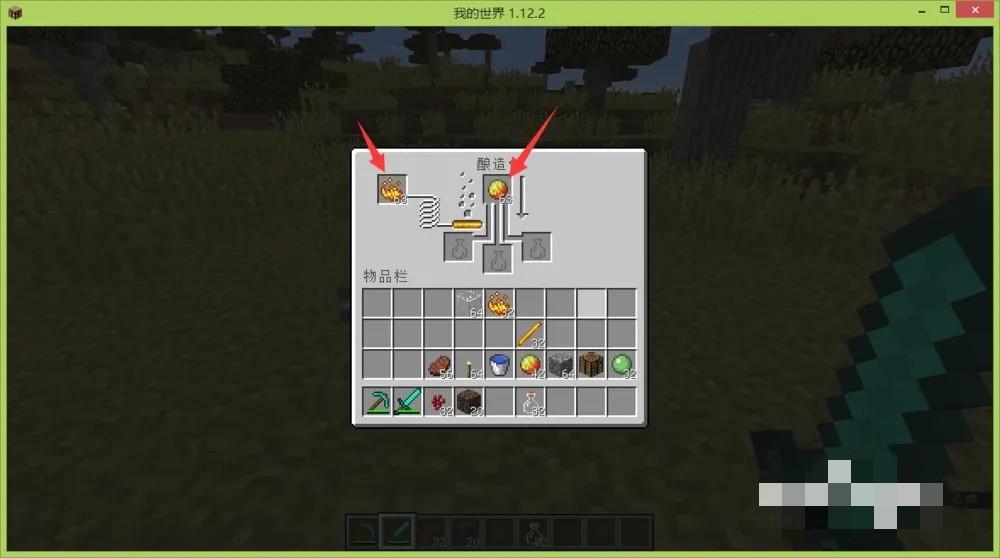Select the diamond sword in the hotbar
This screenshot has width=1000, height=558.
408,402
